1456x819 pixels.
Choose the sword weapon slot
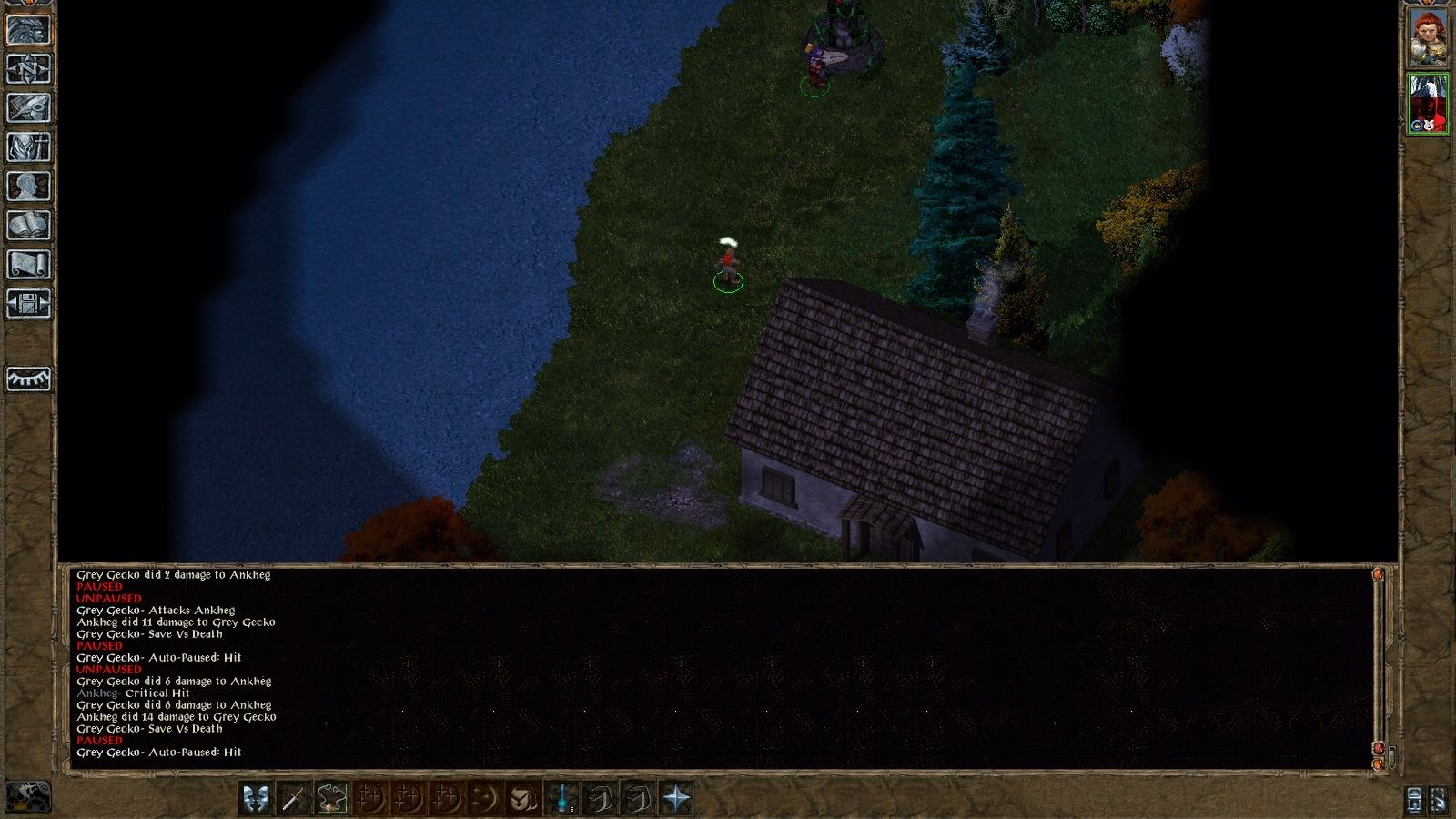[293, 798]
